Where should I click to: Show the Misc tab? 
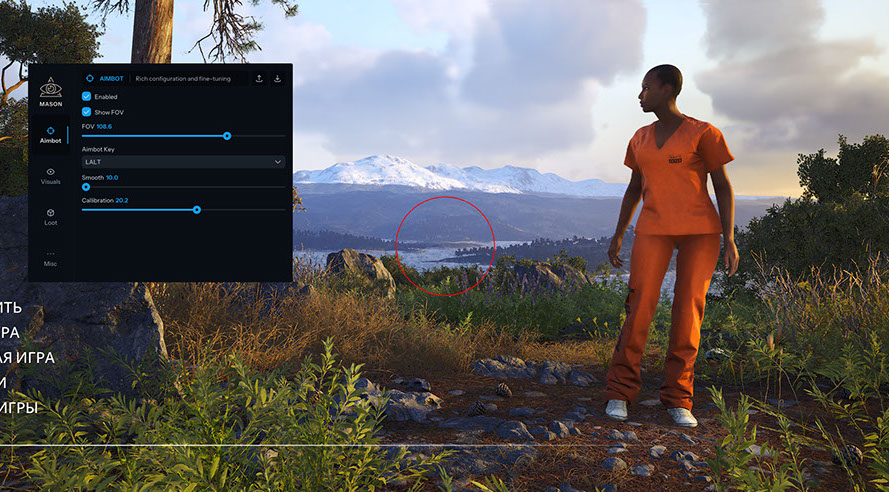[50, 257]
